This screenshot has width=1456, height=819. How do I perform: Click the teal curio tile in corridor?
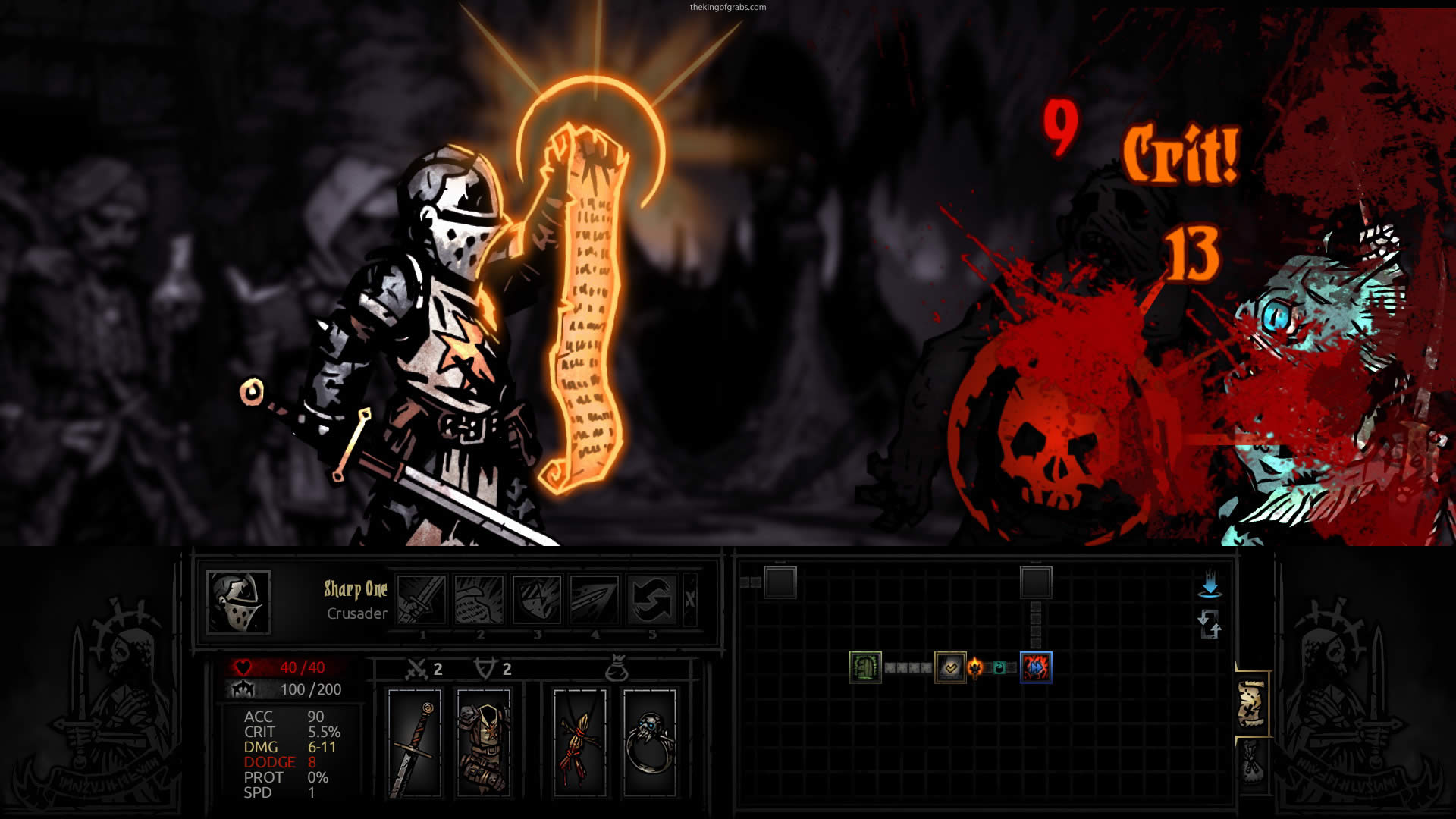(x=999, y=668)
